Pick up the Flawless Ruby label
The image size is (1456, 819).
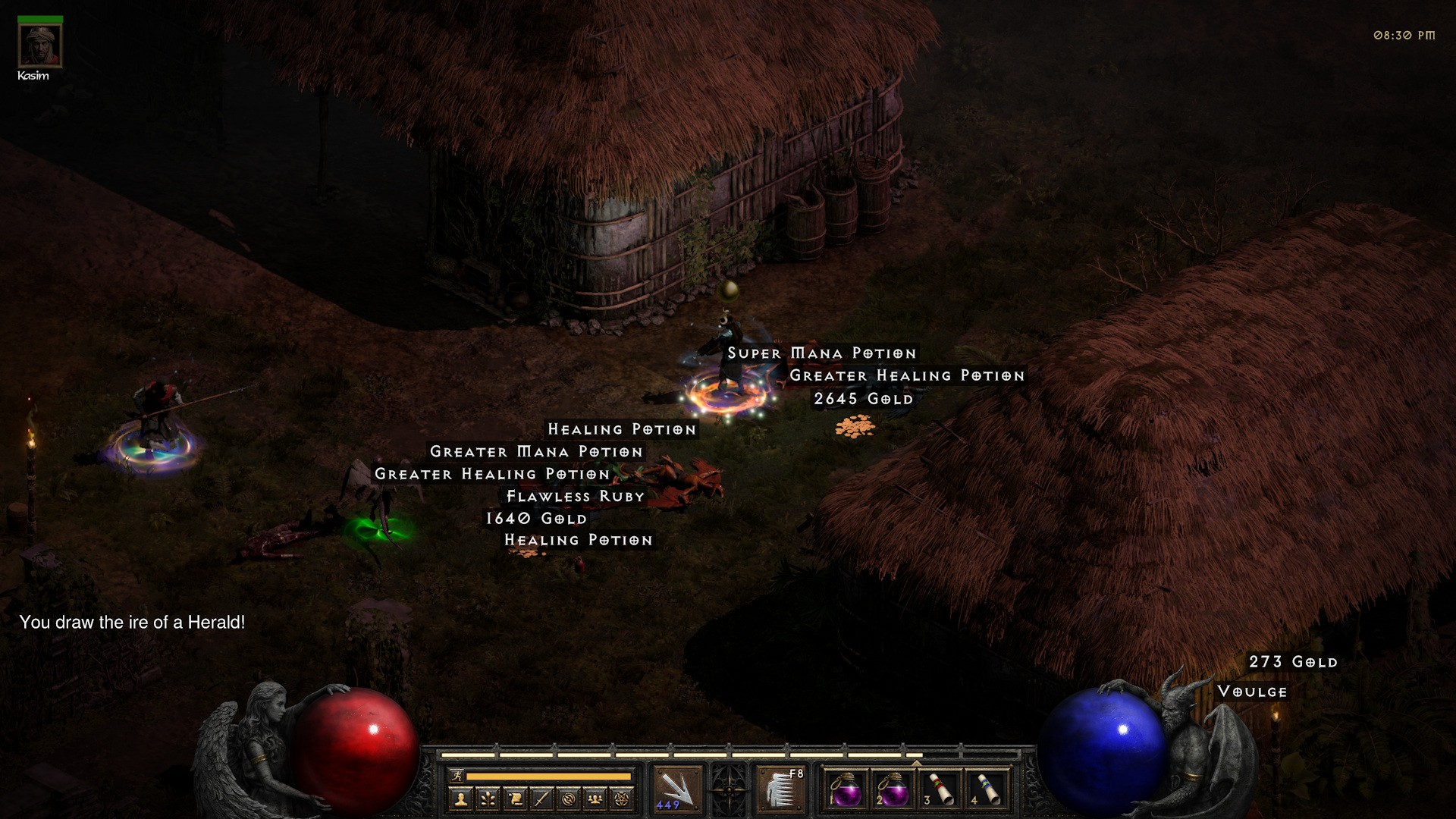pyautogui.click(x=575, y=497)
